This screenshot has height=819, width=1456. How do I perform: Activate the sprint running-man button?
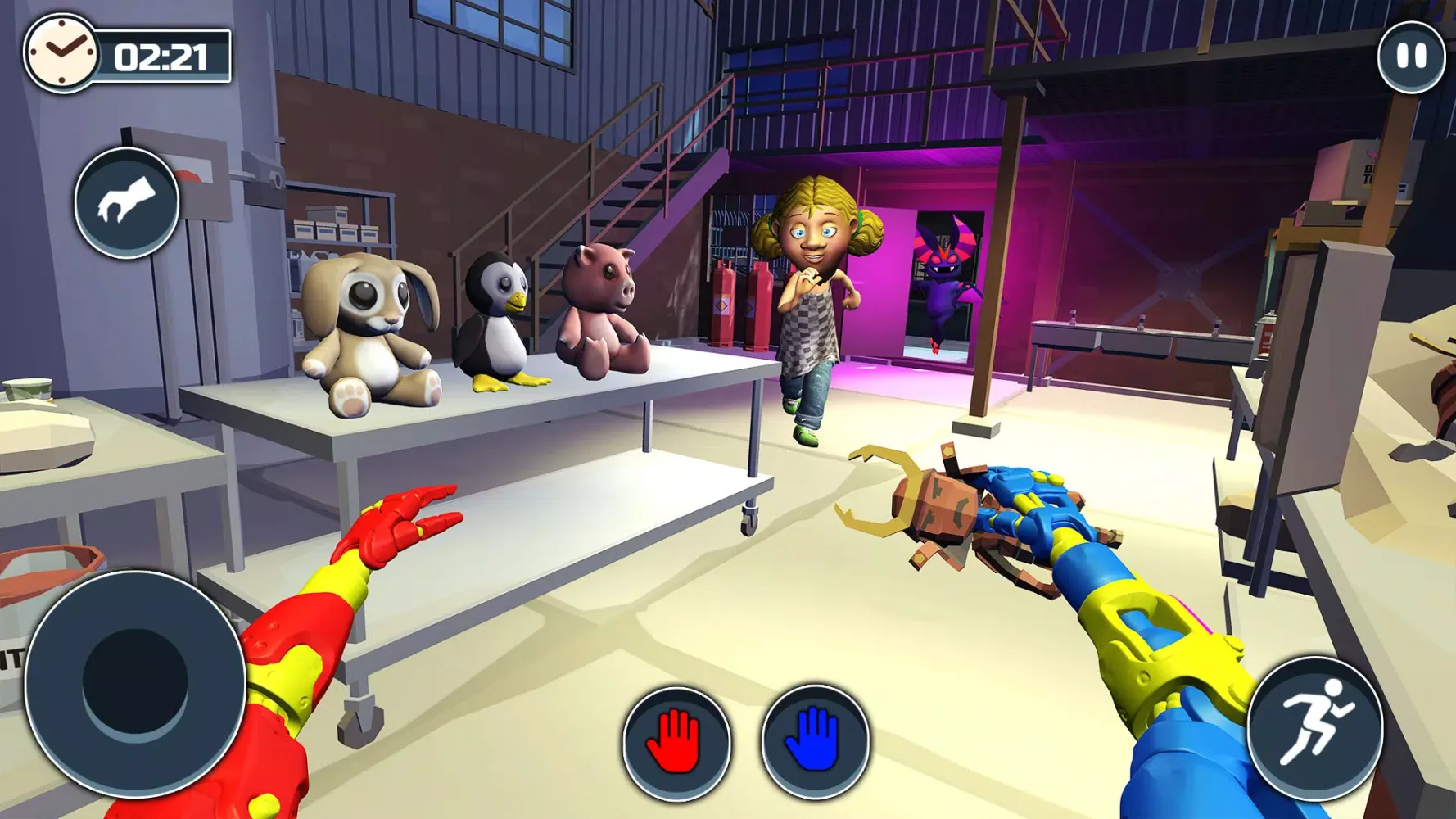pyautogui.click(x=1315, y=727)
